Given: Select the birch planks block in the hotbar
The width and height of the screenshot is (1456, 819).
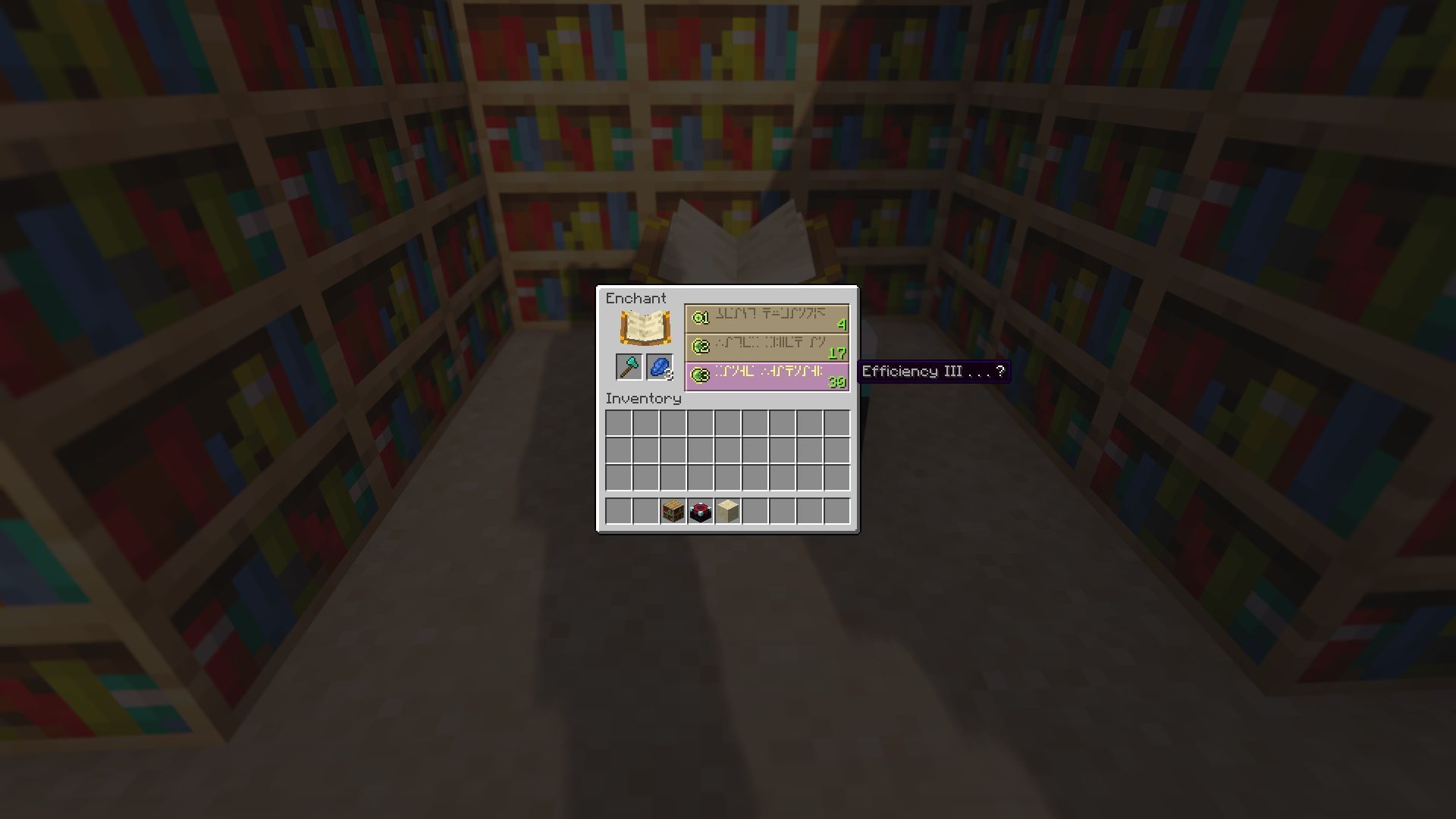Looking at the screenshot, I should click(x=729, y=511).
